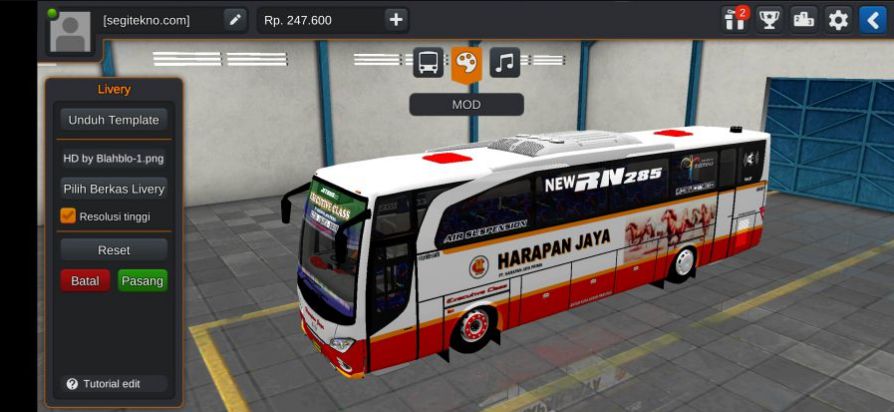Switch to the bus selection tab
The image size is (894, 412).
point(428,63)
